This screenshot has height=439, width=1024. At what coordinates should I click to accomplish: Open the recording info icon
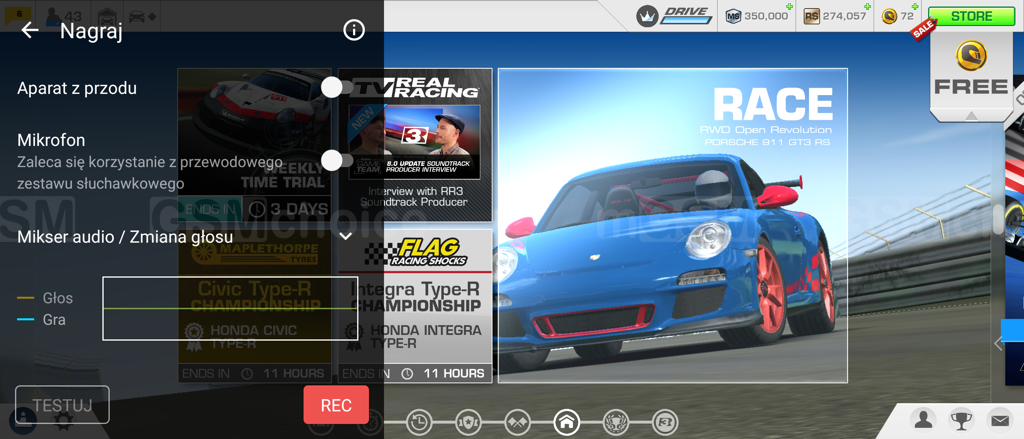click(x=353, y=31)
